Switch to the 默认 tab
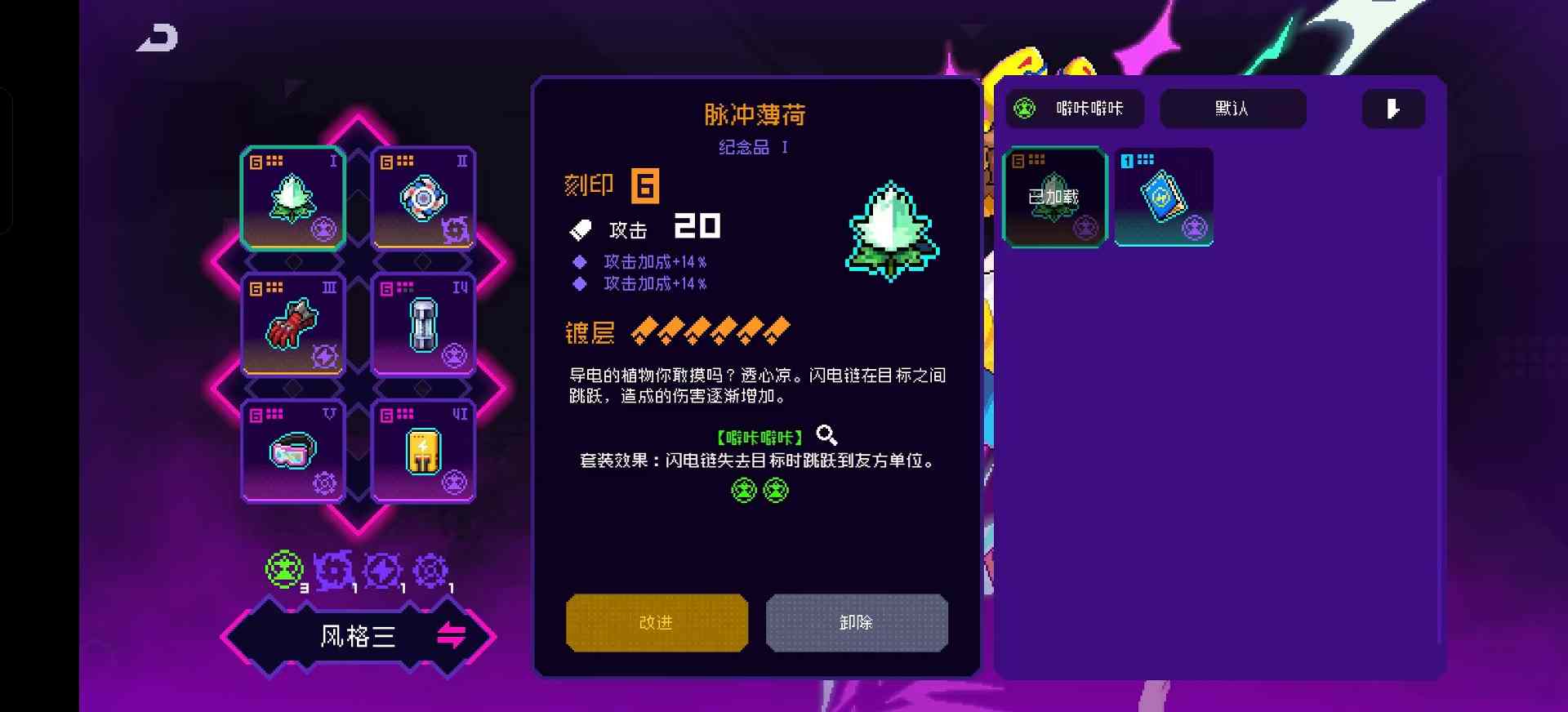 1233,109
